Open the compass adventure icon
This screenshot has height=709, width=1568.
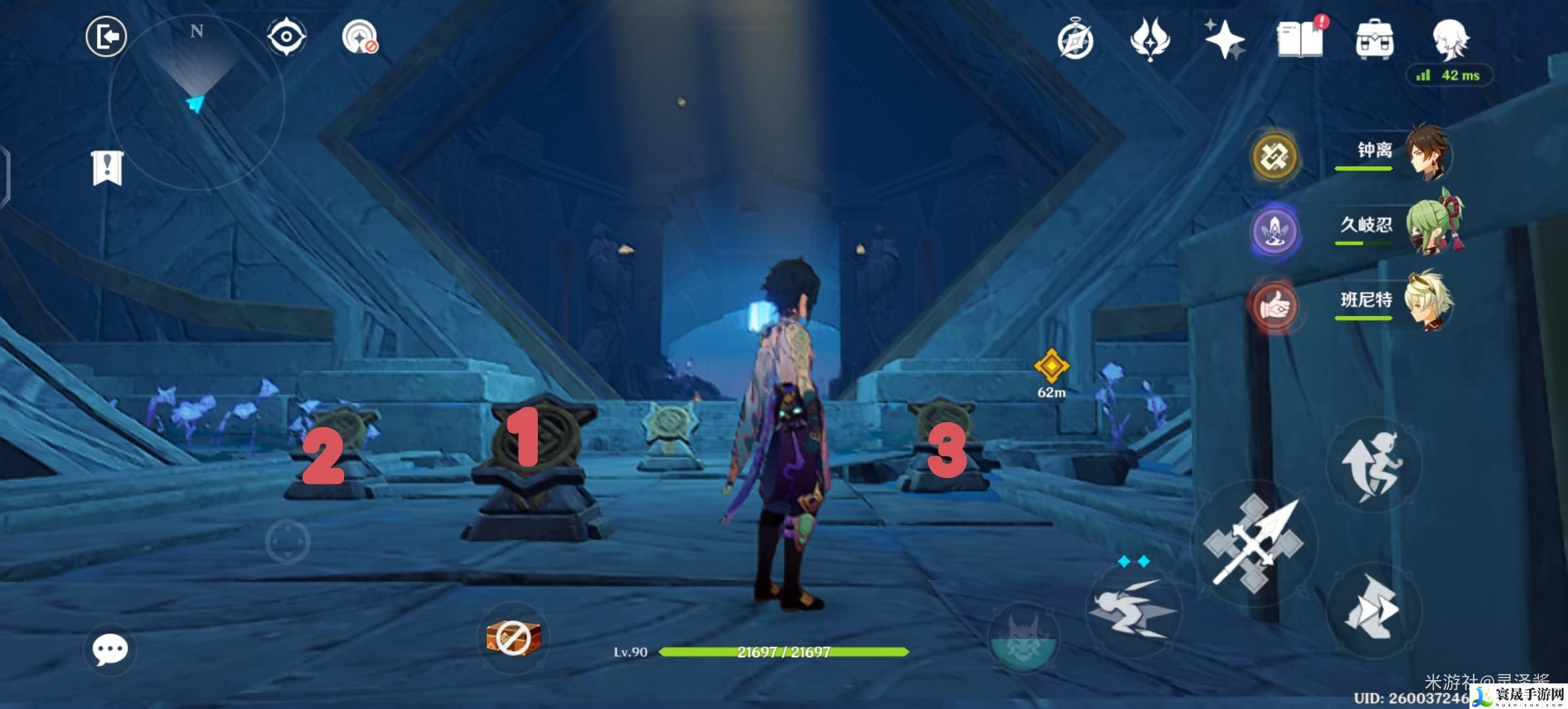tap(1075, 41)
